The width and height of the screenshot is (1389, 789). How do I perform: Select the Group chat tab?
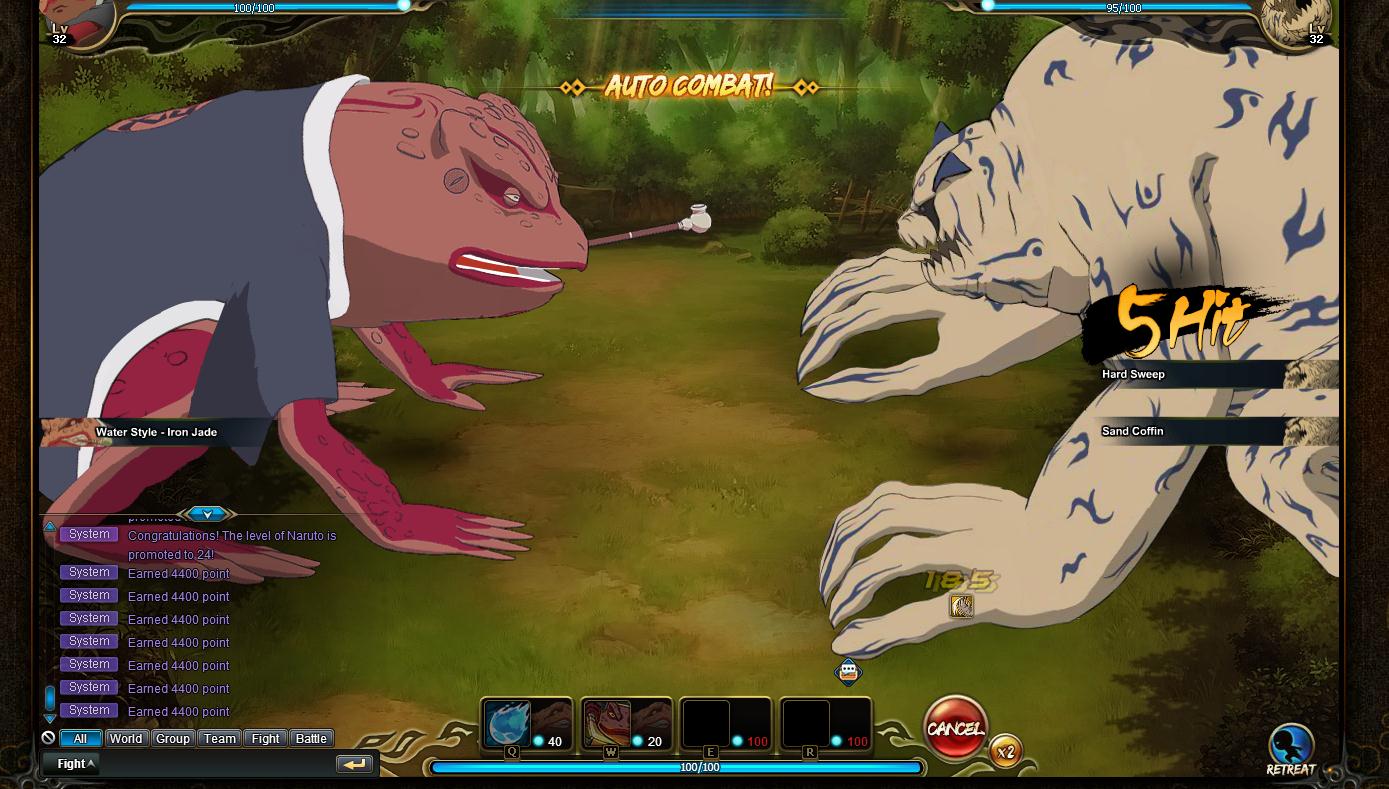pos(172,739)
